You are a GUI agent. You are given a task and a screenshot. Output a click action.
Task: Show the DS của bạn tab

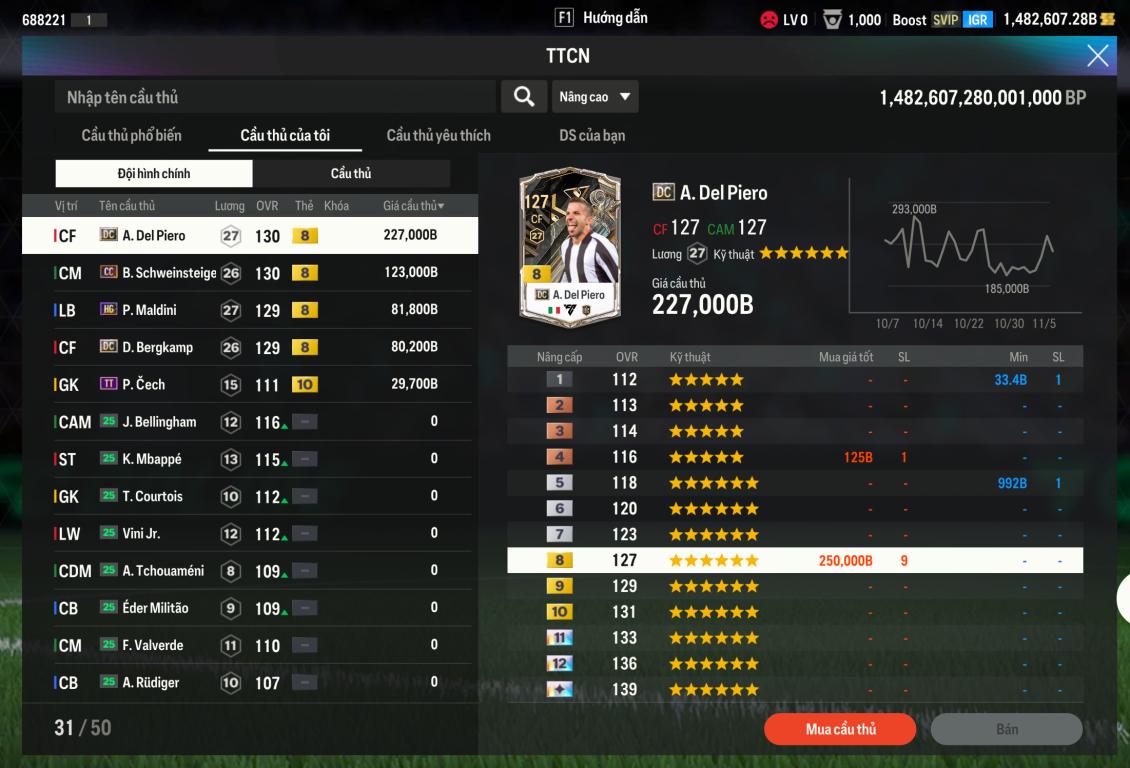(592, 135)
